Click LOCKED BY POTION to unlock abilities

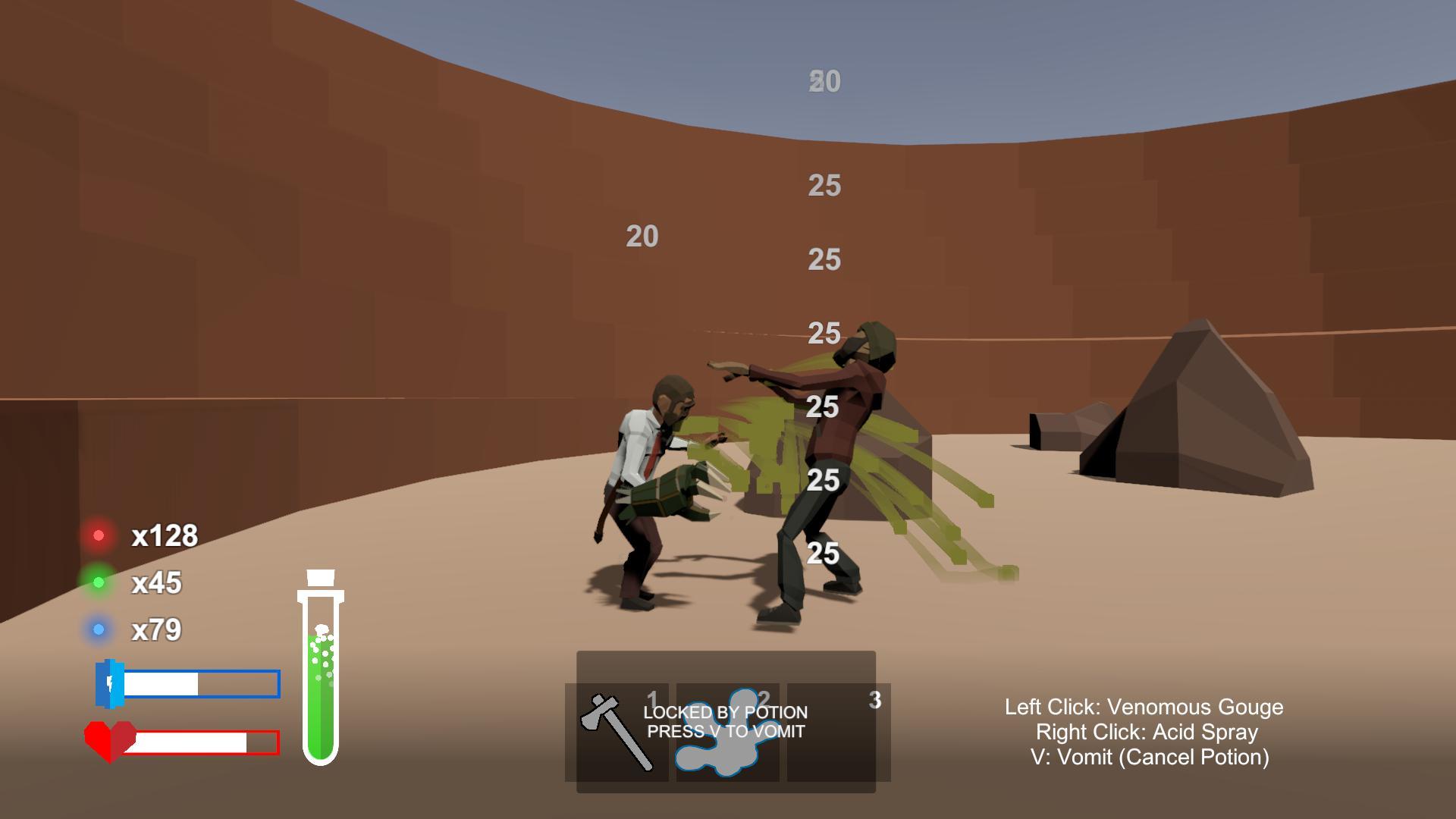click(x=724, y=713)
